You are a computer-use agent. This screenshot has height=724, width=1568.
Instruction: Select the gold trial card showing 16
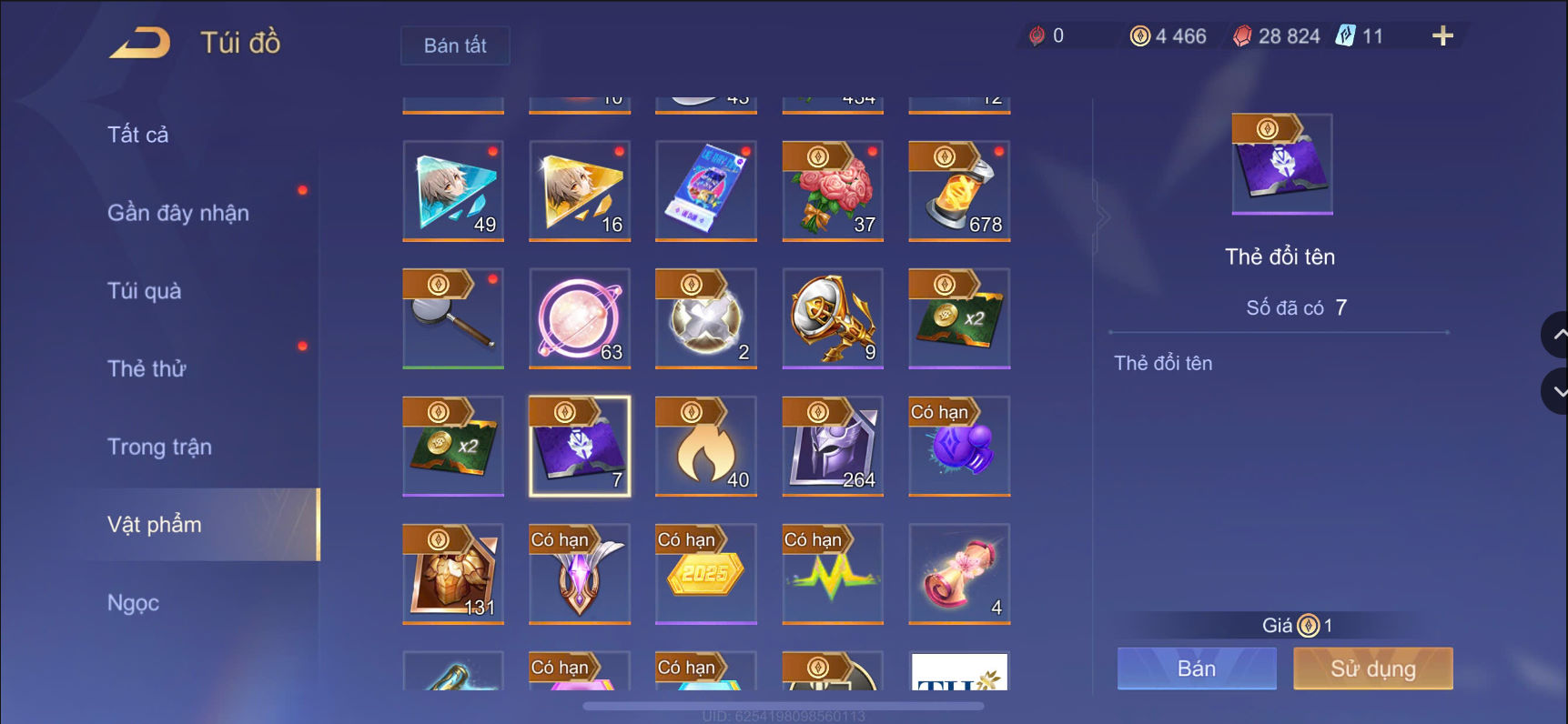(x=579, y=191)
